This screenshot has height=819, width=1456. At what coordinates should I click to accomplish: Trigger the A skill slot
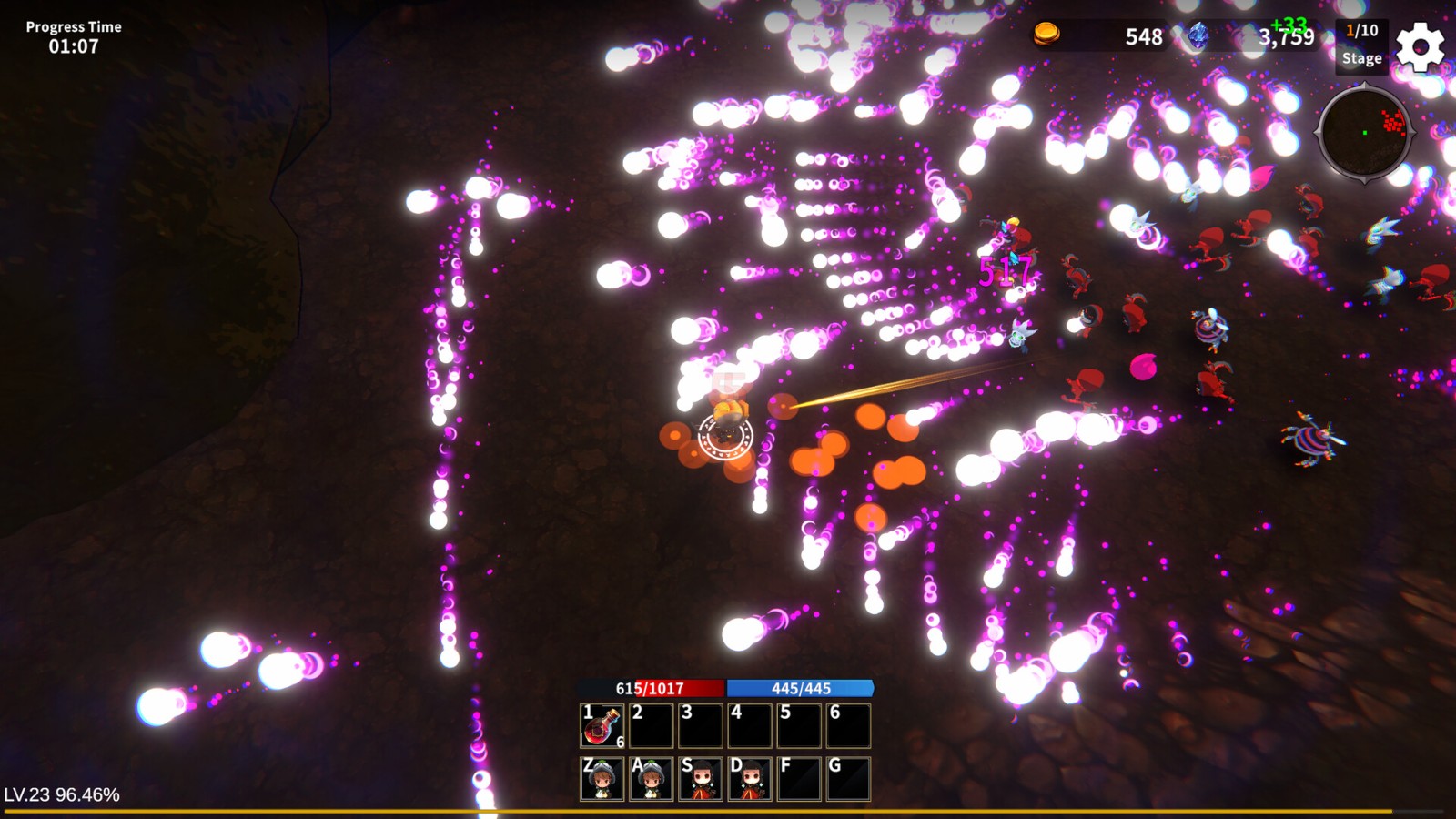tap(652, 779)
